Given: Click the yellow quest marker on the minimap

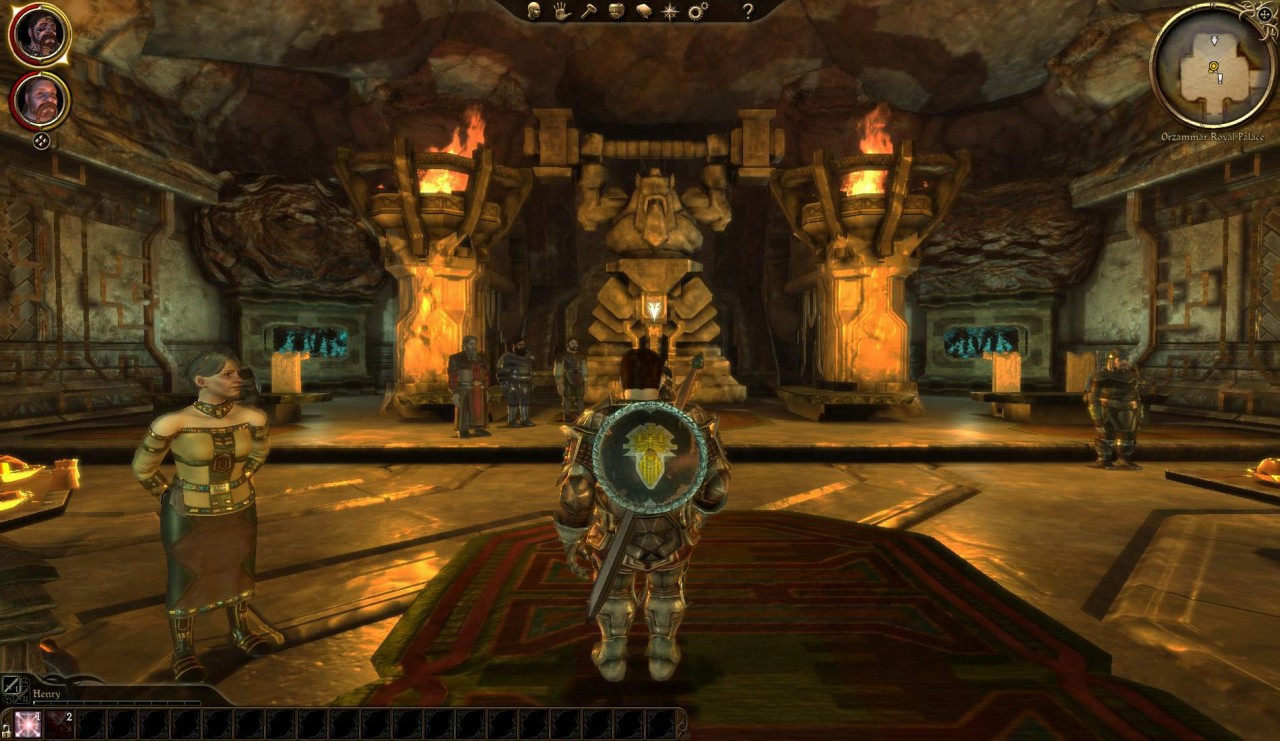Looking at the screenshot, I should [1214, 67].
